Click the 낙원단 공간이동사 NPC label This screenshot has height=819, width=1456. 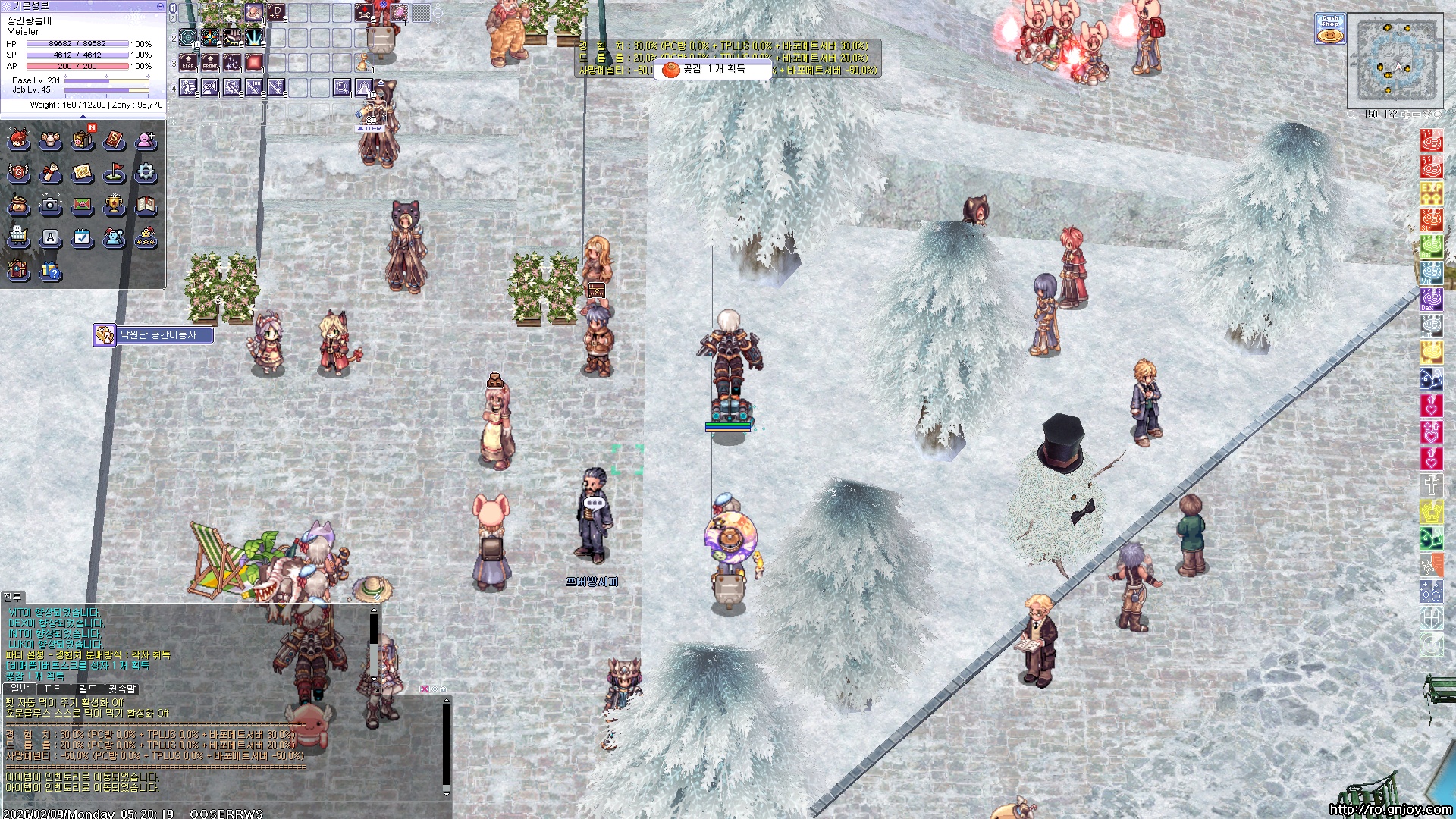(158, 334)
